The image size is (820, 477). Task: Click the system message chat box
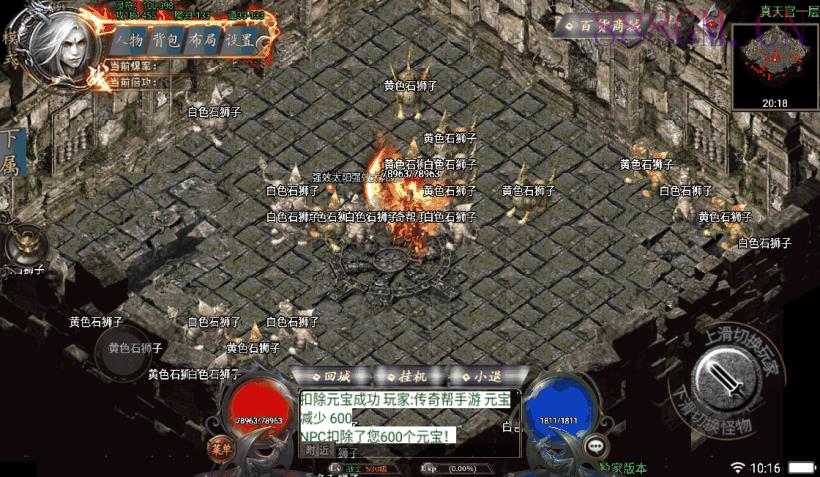[408, 415]
